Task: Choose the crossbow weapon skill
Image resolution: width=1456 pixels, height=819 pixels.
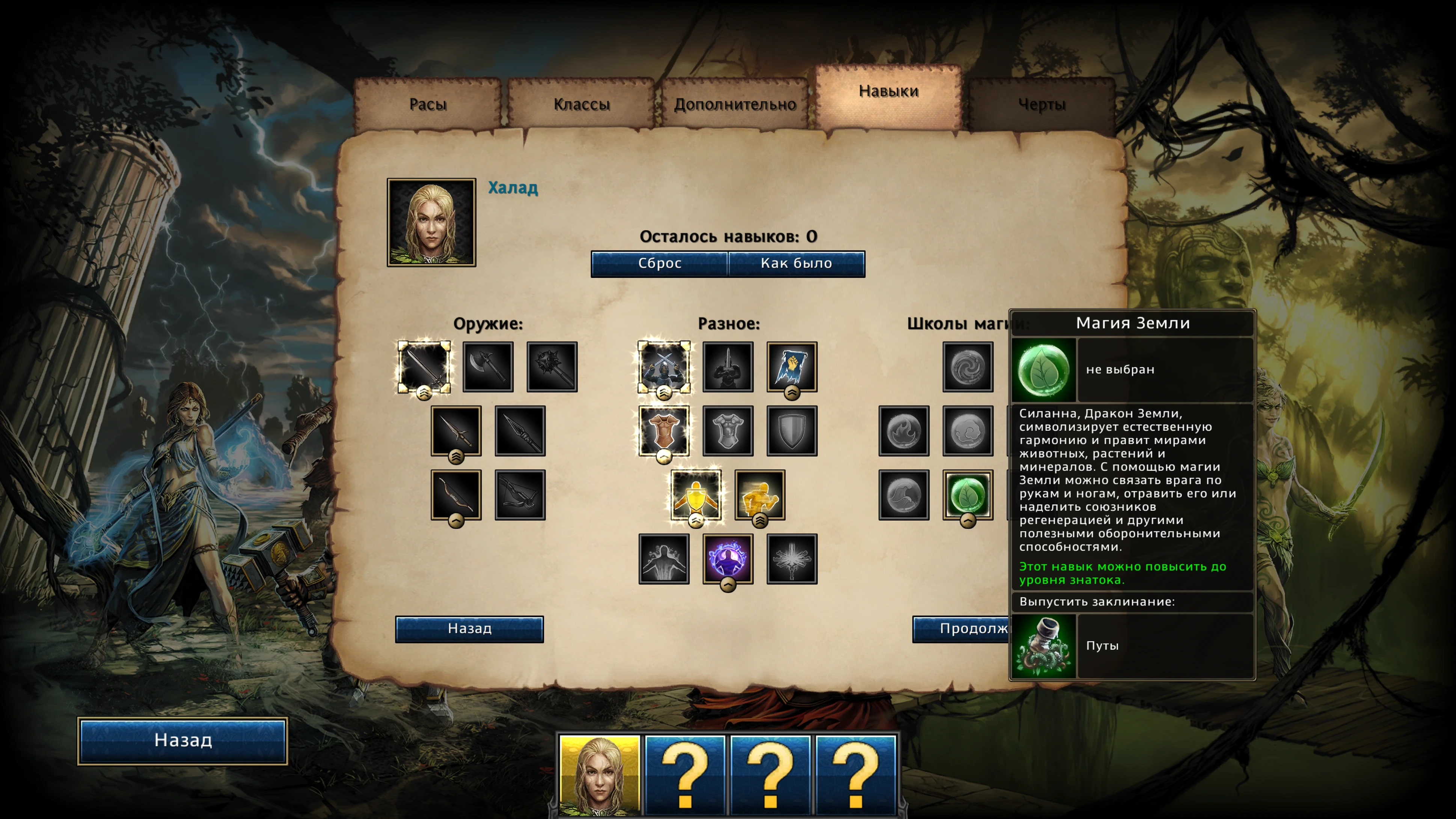Action: [520, 495]
